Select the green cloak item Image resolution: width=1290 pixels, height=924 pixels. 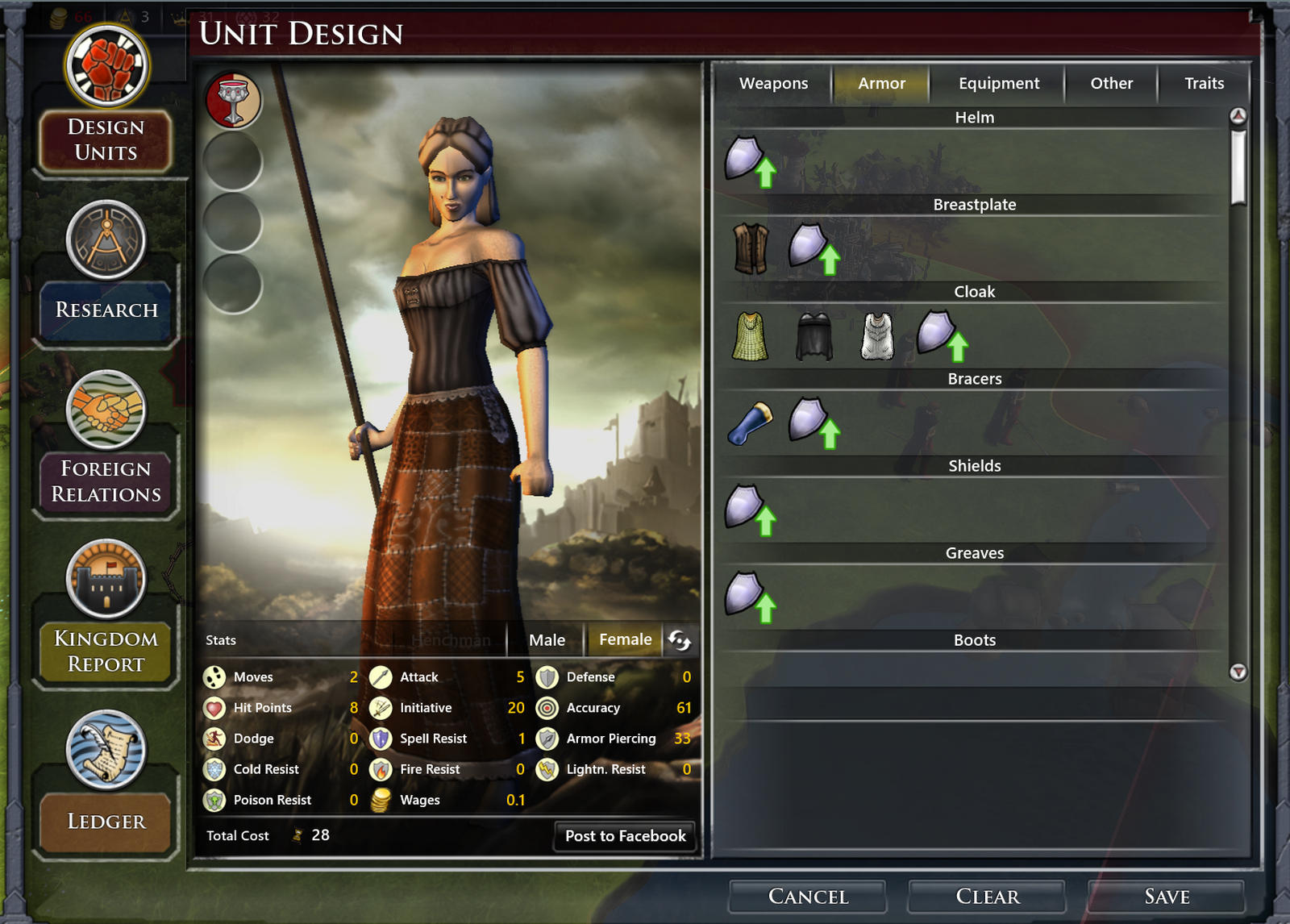coord(751,335)
